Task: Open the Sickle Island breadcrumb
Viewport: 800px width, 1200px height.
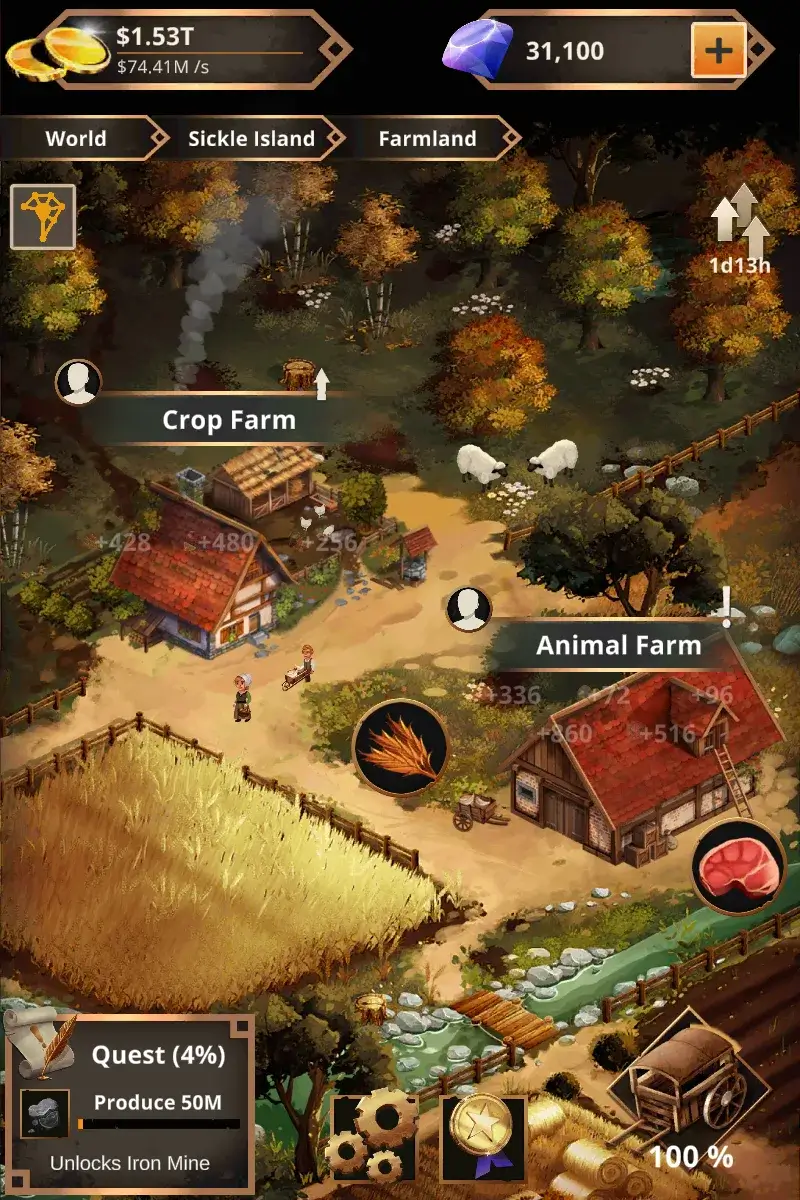Action: click(251, 139)
